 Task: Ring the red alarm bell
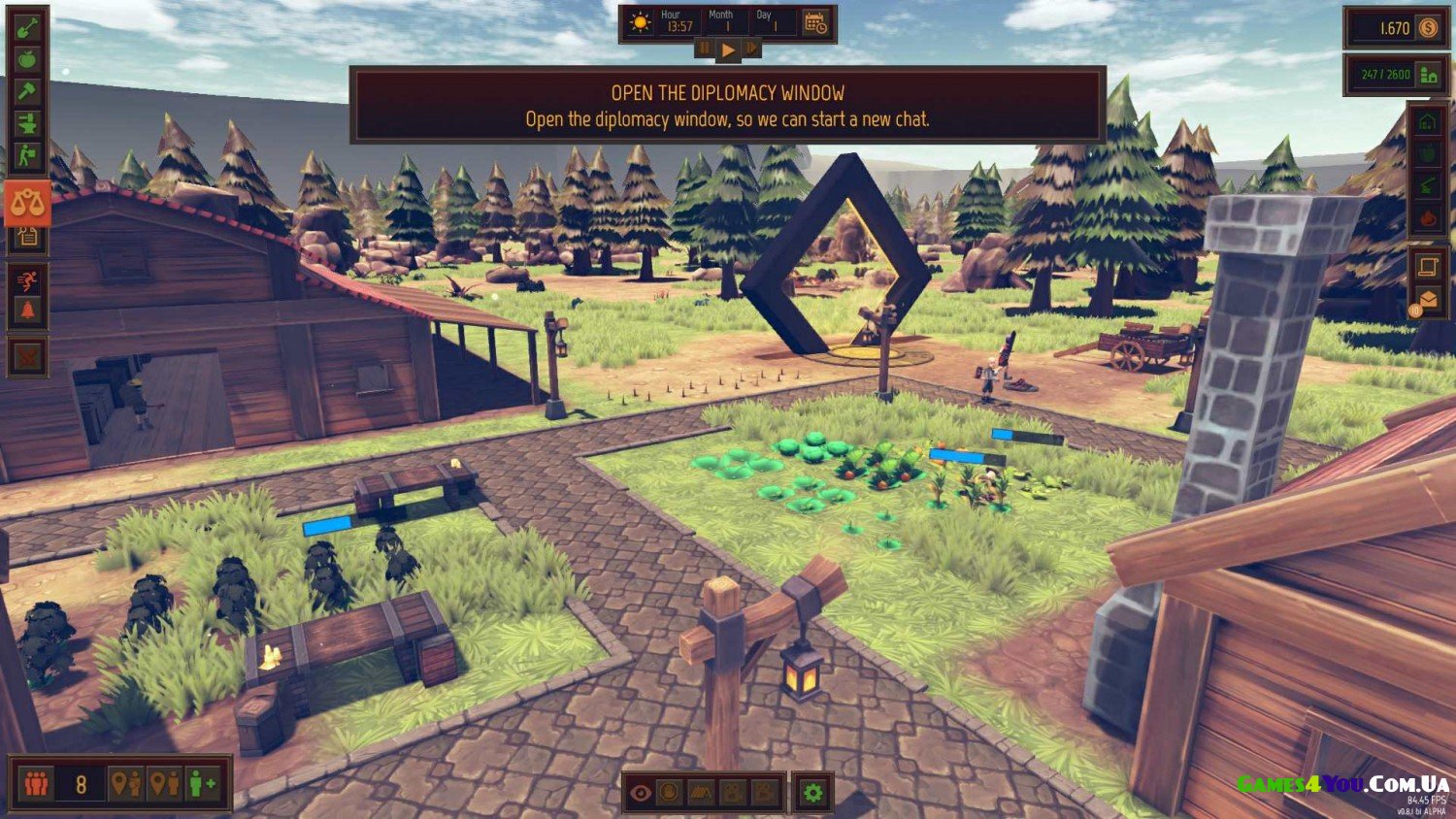[x=27, y=311]
